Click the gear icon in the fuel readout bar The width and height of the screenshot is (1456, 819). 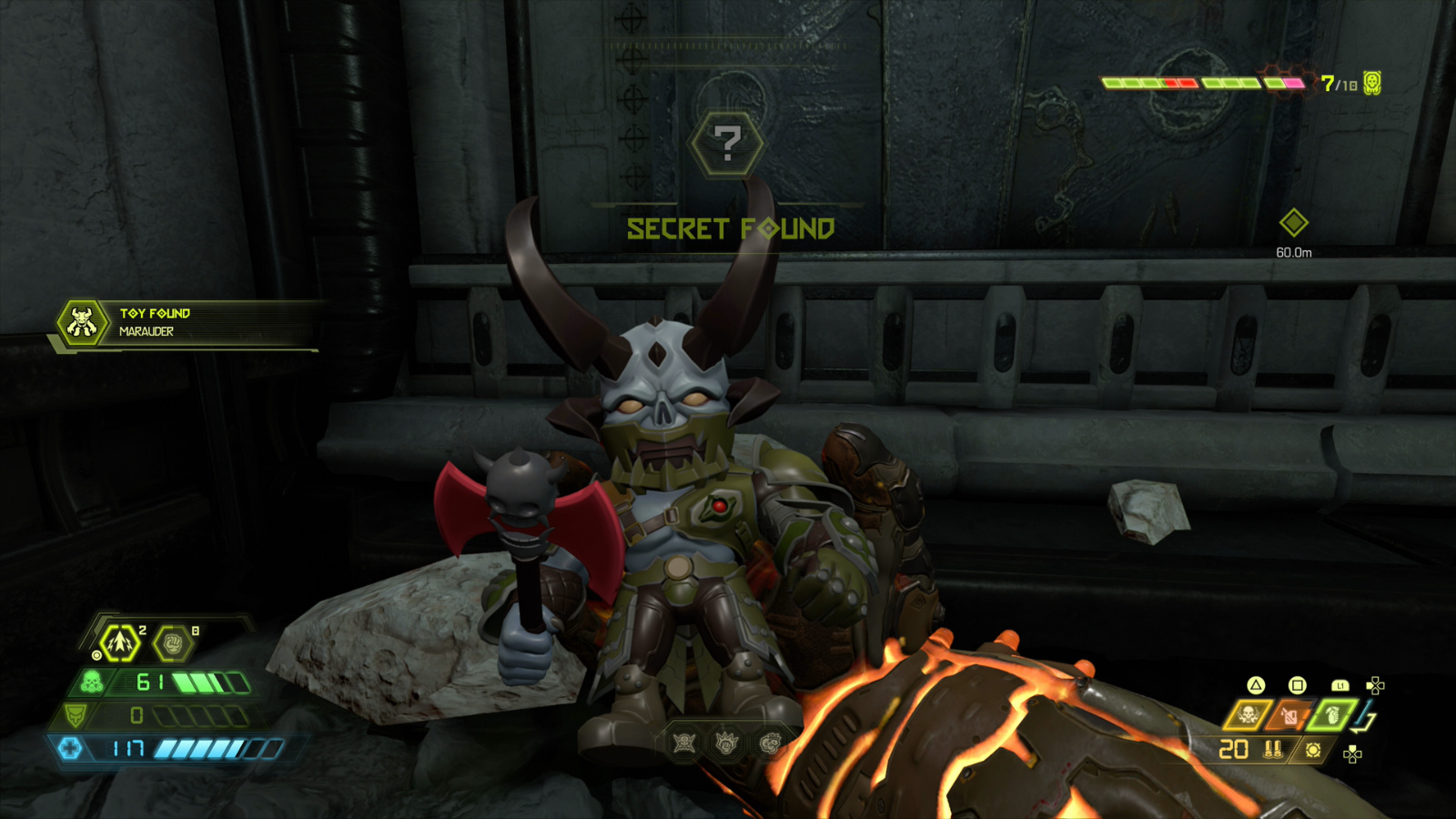1313,750
